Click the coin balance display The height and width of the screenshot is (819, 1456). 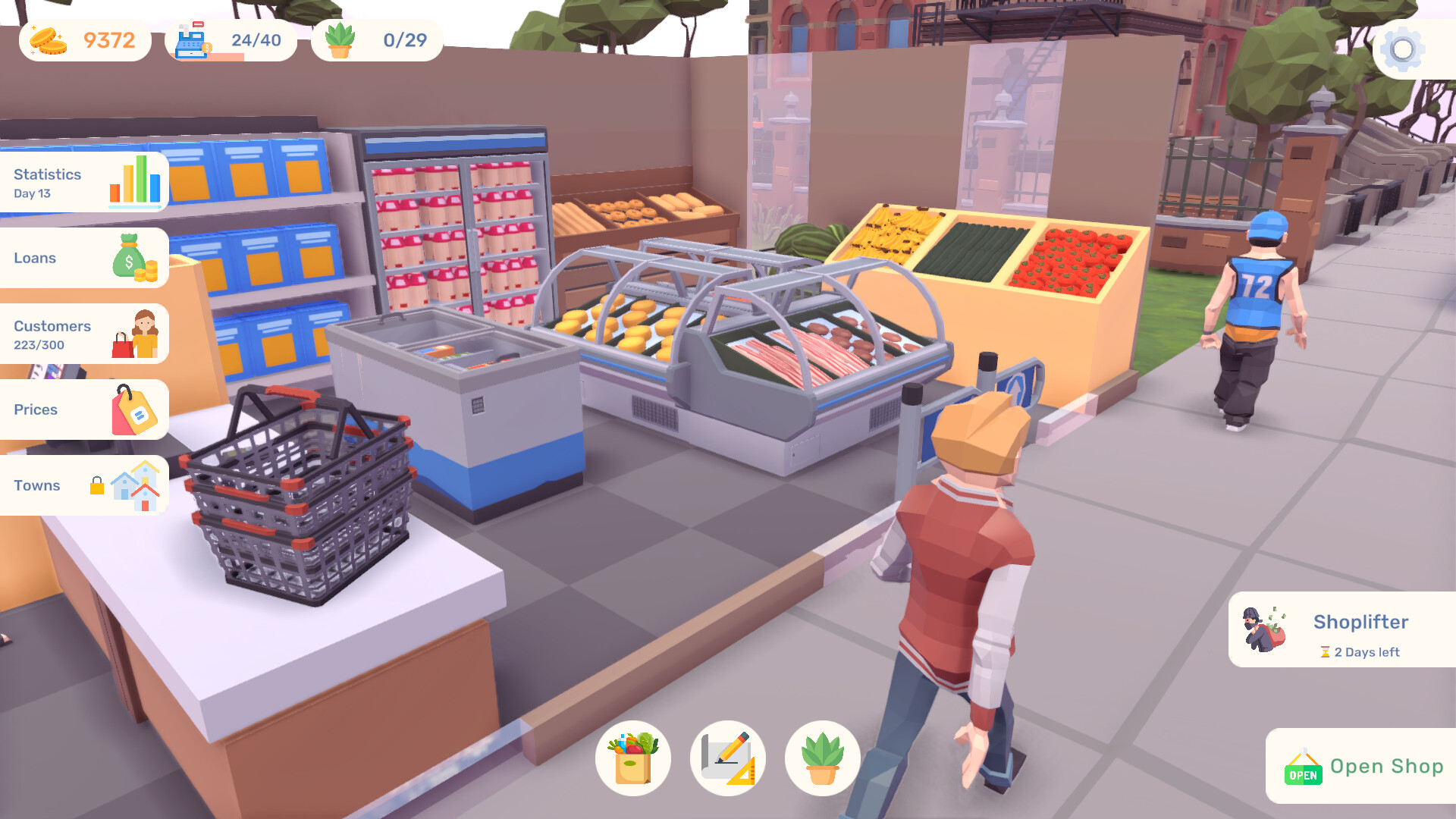(x=83, y=39)
